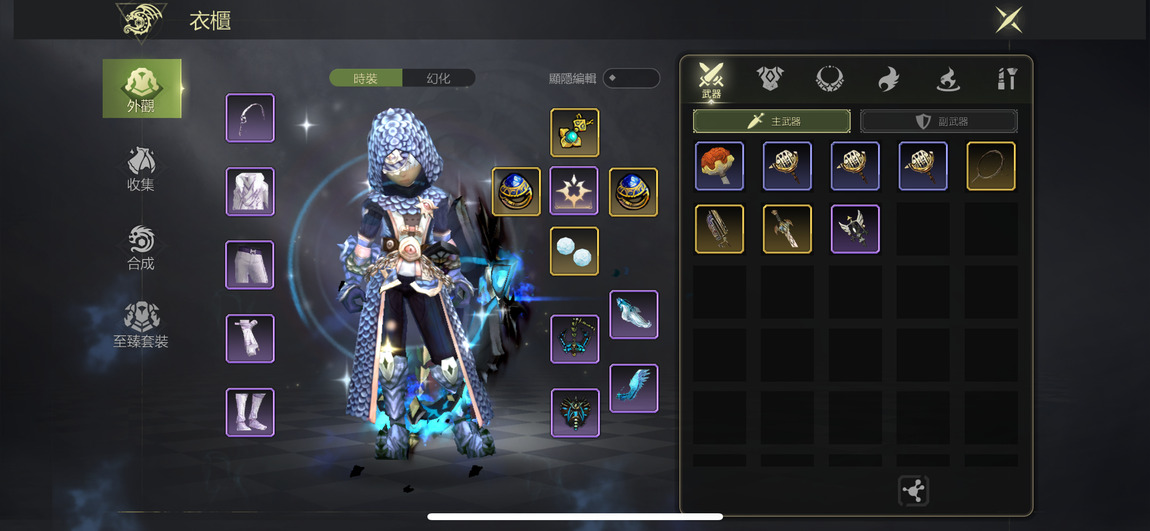This screenshot has height=531, width=1150.
Task: Open the 合成 synthesis menu
Action: point(141,247)
